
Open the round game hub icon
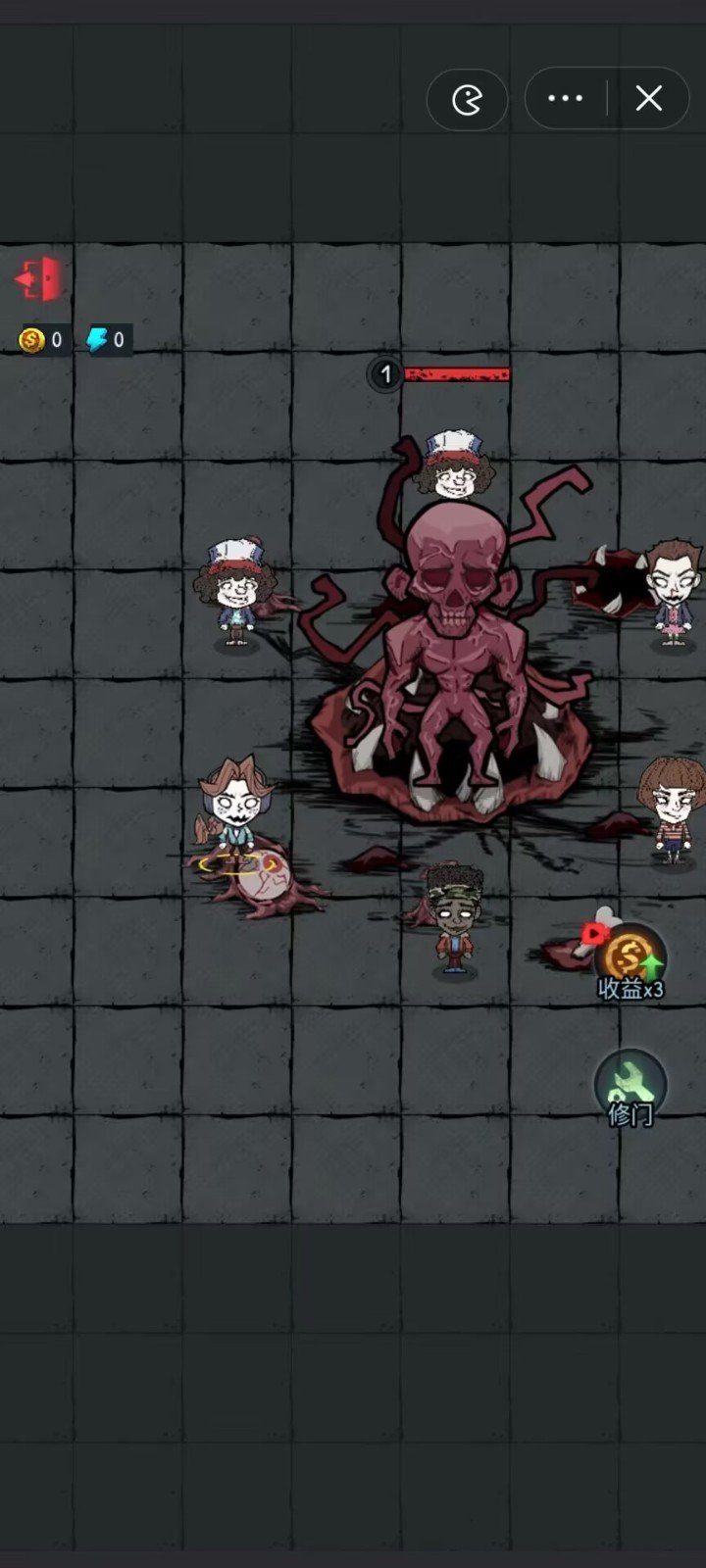pos(468,99)
